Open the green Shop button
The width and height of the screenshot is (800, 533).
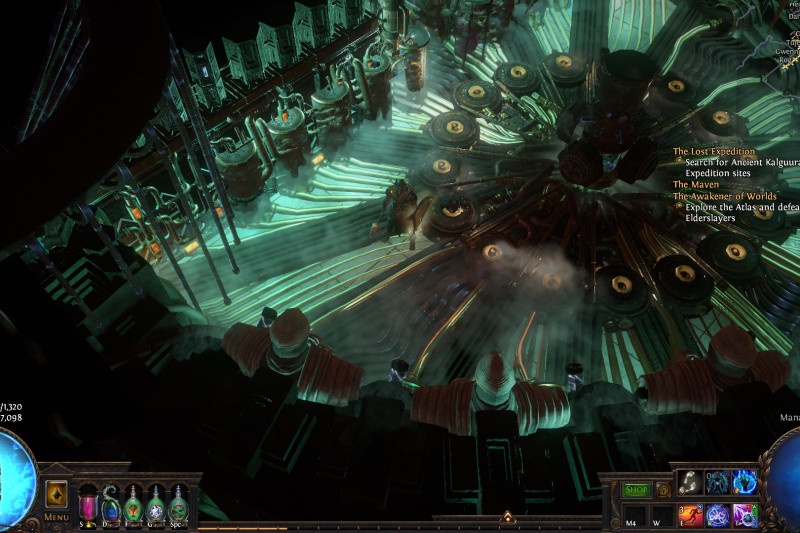click(636, 490)
